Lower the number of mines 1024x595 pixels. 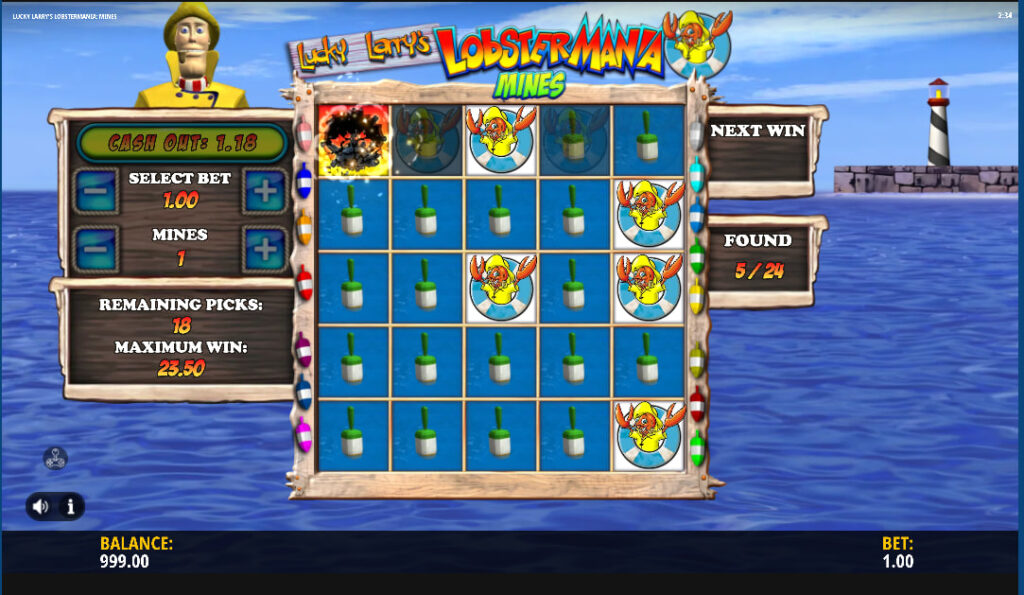[x=96, y=248]
